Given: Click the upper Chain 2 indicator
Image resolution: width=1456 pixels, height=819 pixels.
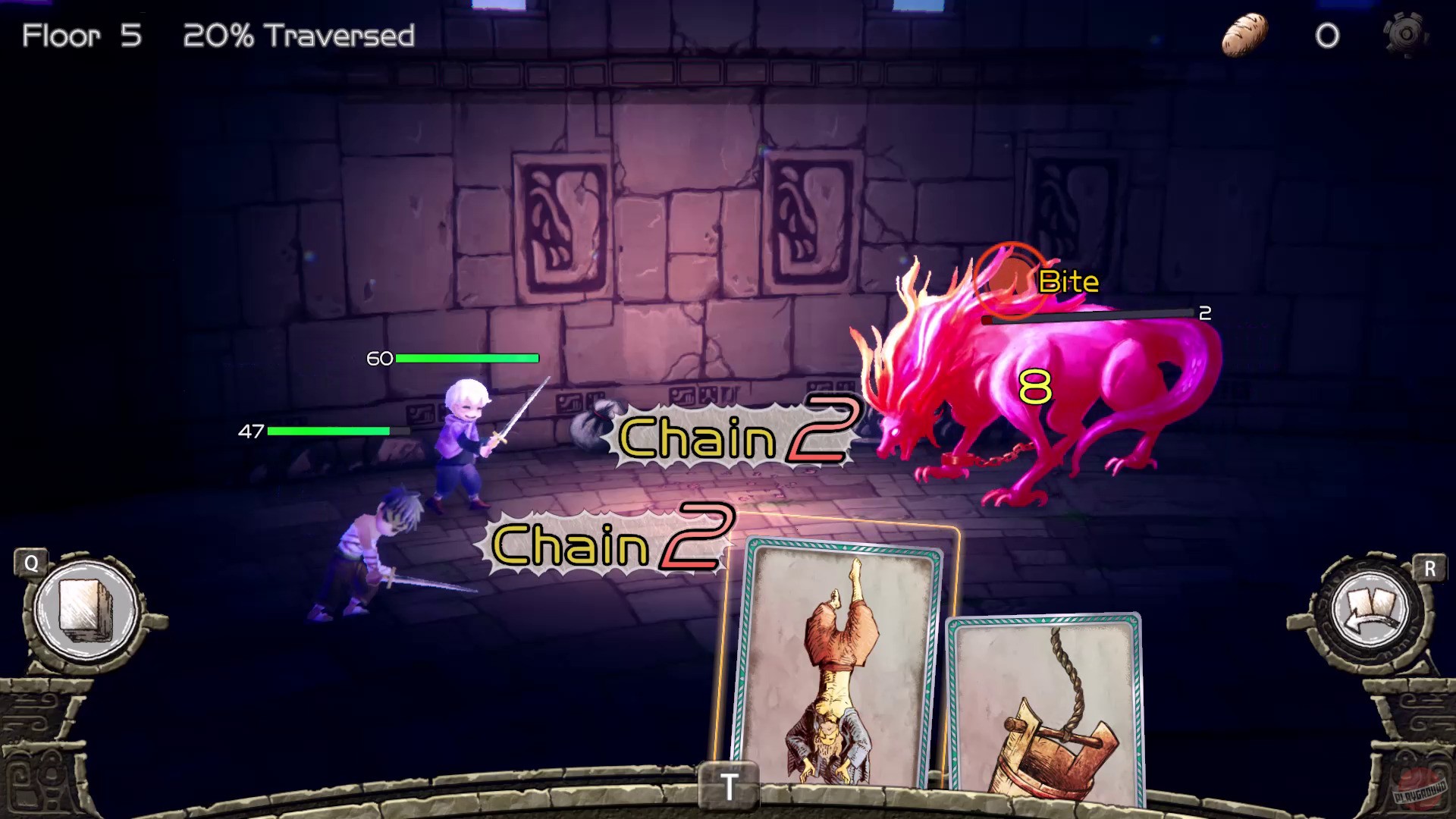Looking at the screenshot, I should (x=736, y=434).
